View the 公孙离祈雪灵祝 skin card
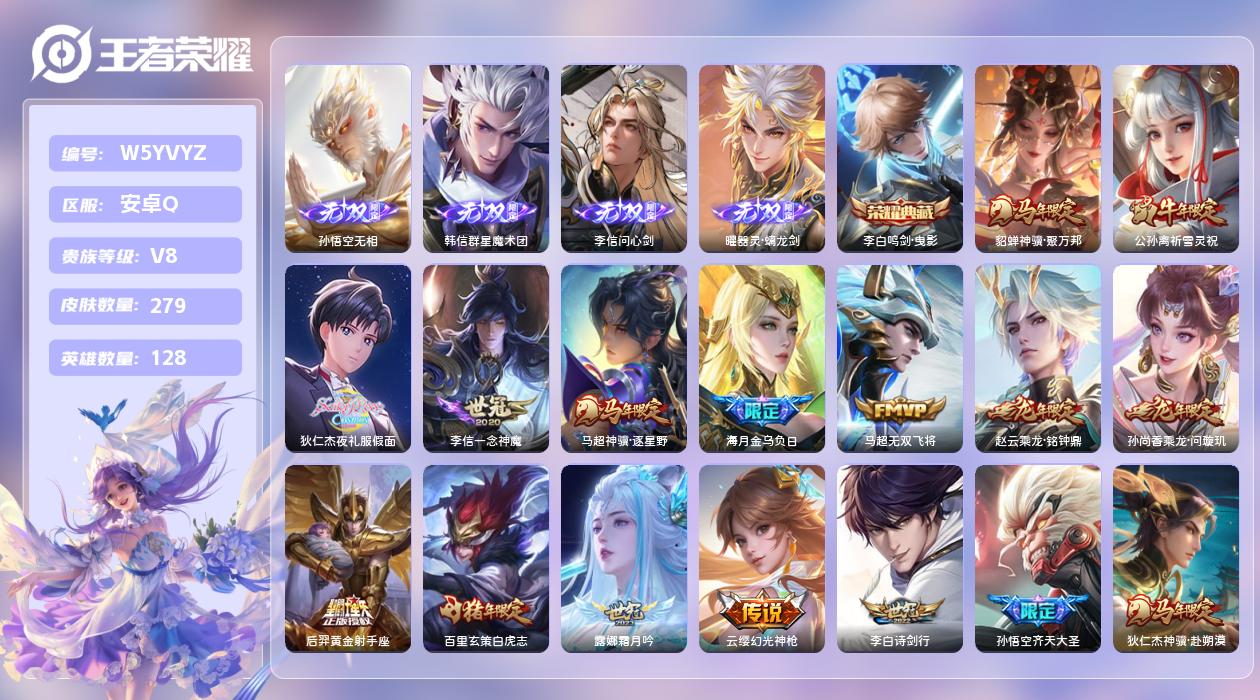The width and height of the screenshot is (1260, 700). pyautogui.click(x=1176, y=158)
